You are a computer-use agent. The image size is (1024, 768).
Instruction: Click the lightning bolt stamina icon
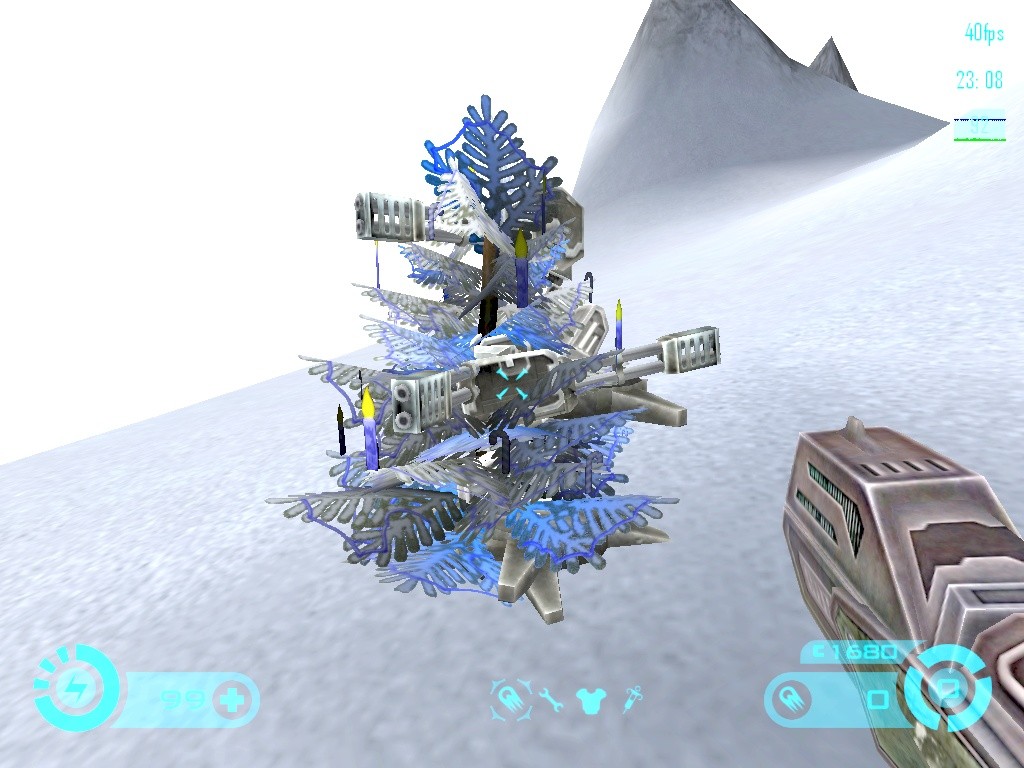tap(73, 687)
